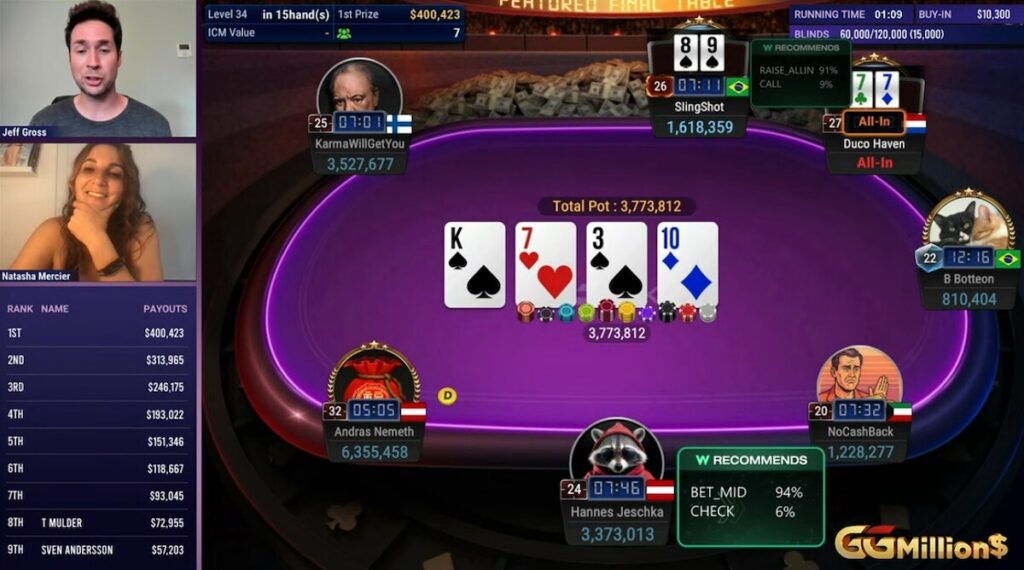Open Duco Haven's all-in player panel
The width and height of the screenshot is (1024, 570).
(874, 143)
